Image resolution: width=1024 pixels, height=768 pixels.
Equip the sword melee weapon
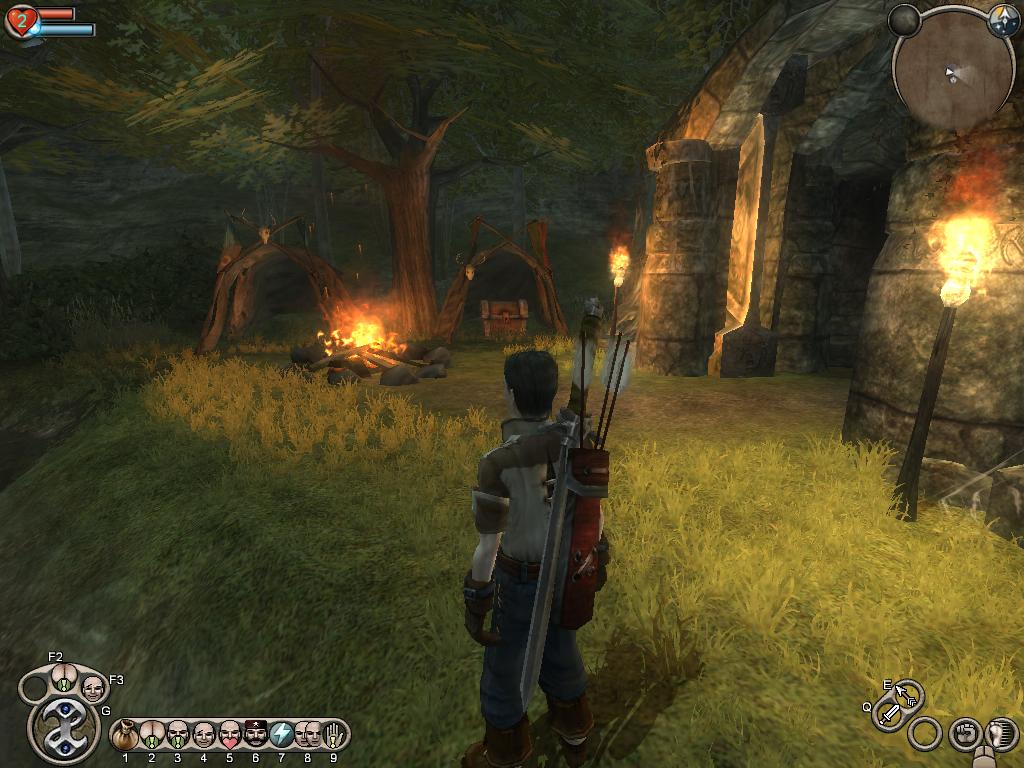889,714
